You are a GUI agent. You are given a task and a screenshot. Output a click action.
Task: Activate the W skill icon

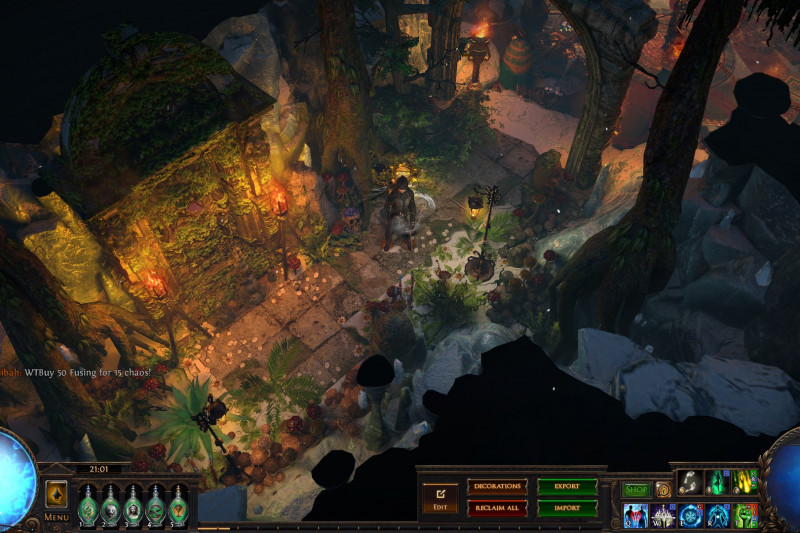[x=663, y=515]
